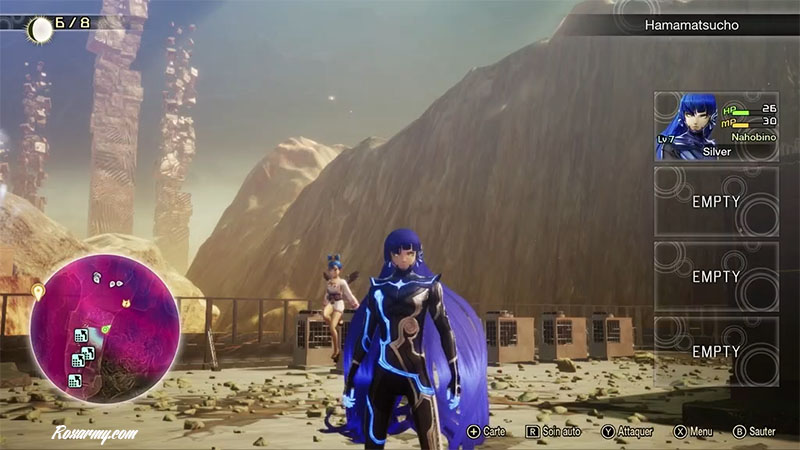Click the moon phase icon
Viewport: 800px width, 450px height.
click(x=40, y=28)
